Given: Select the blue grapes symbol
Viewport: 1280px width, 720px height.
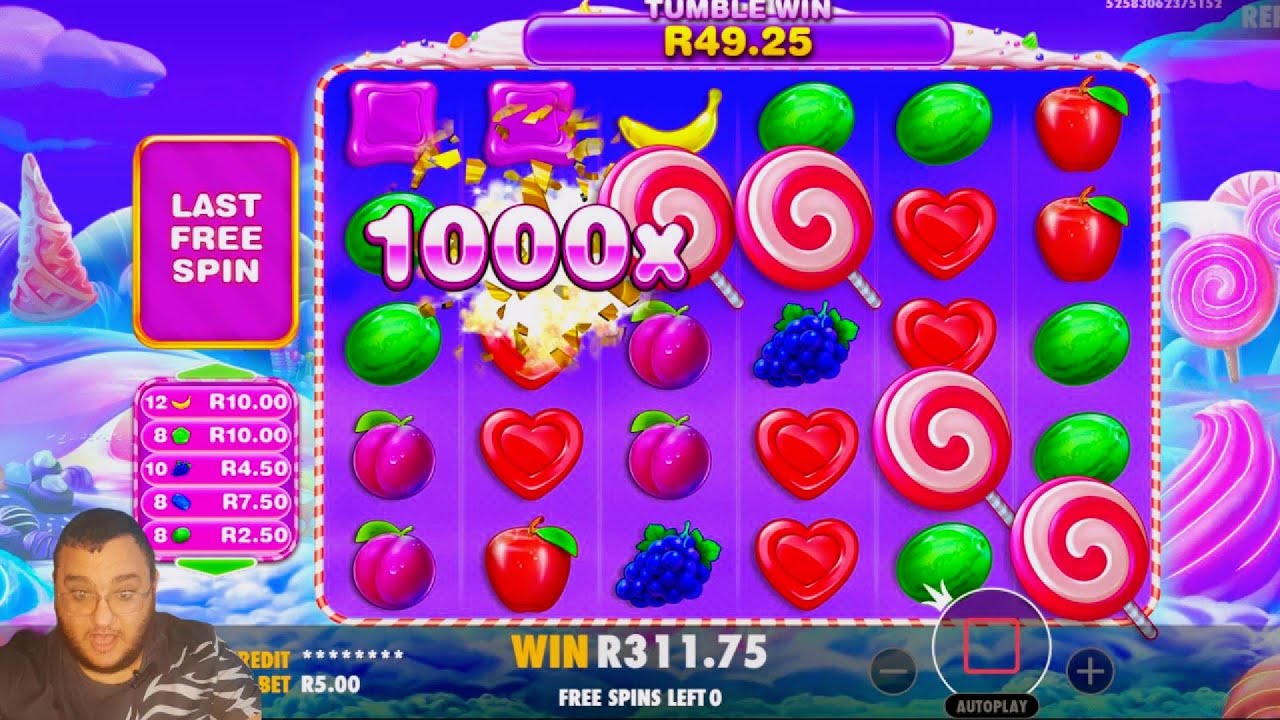Looking at the screenshot, I should pyautogui.click(x=803, y=345).
